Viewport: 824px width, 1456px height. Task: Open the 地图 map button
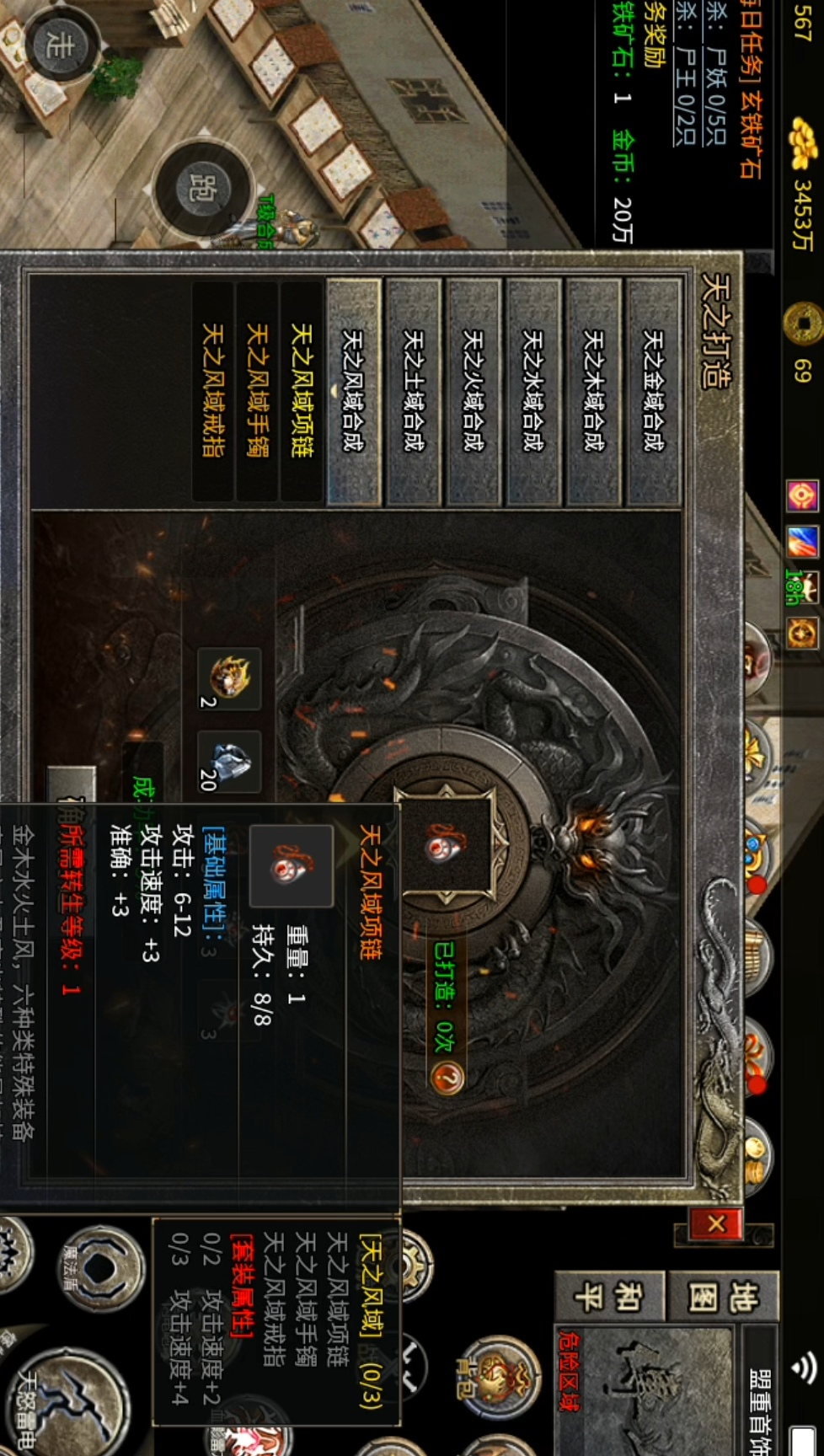point(723,1298)
